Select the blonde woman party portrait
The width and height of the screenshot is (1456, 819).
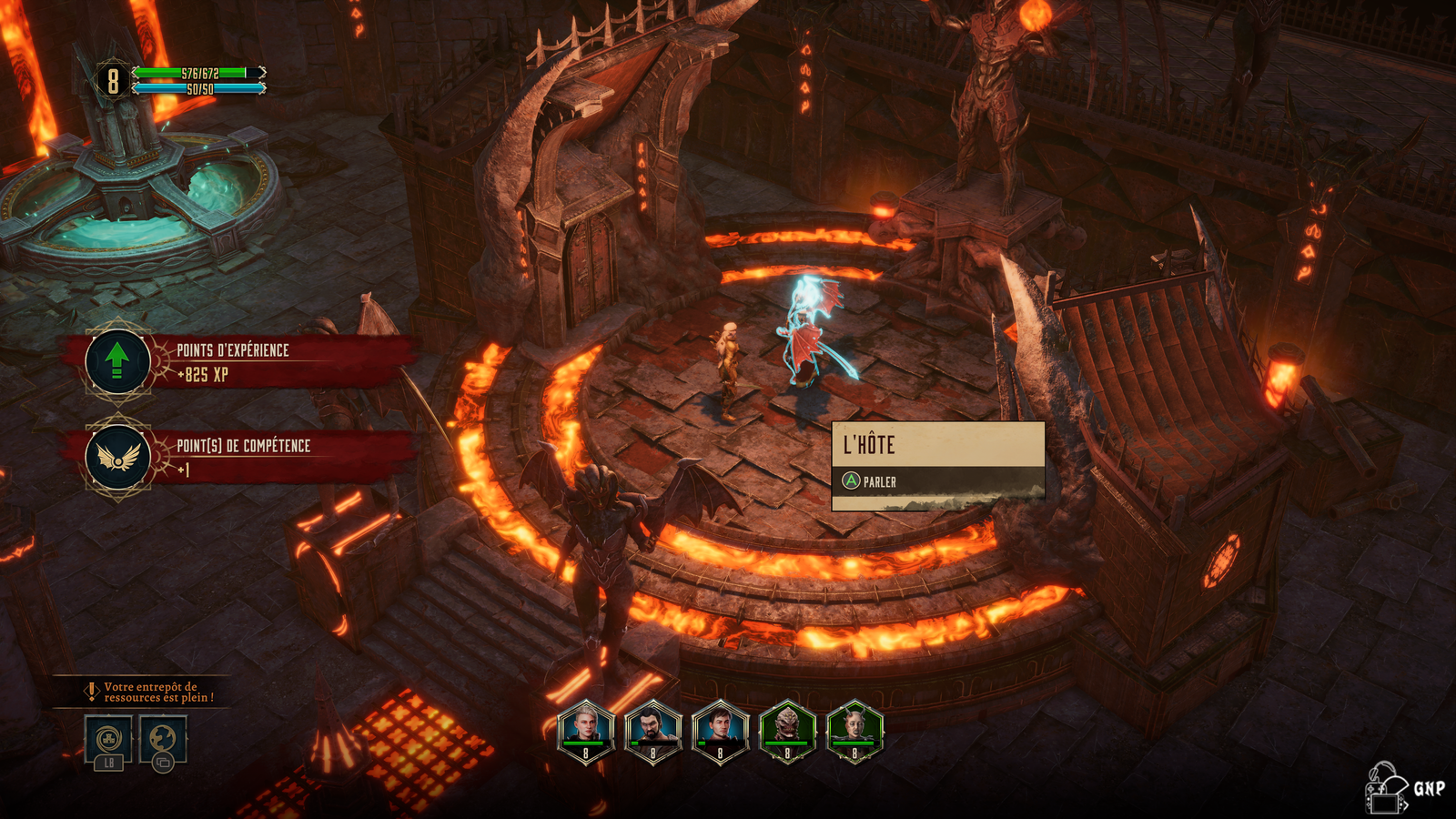tap(585, 730)
